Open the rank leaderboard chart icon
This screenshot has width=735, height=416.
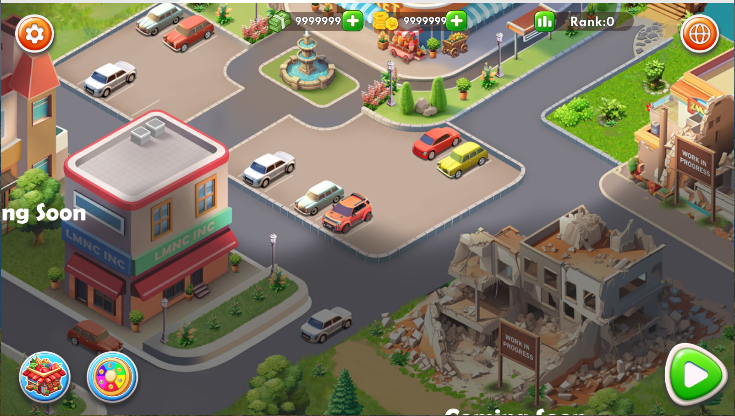pos(544,21)
